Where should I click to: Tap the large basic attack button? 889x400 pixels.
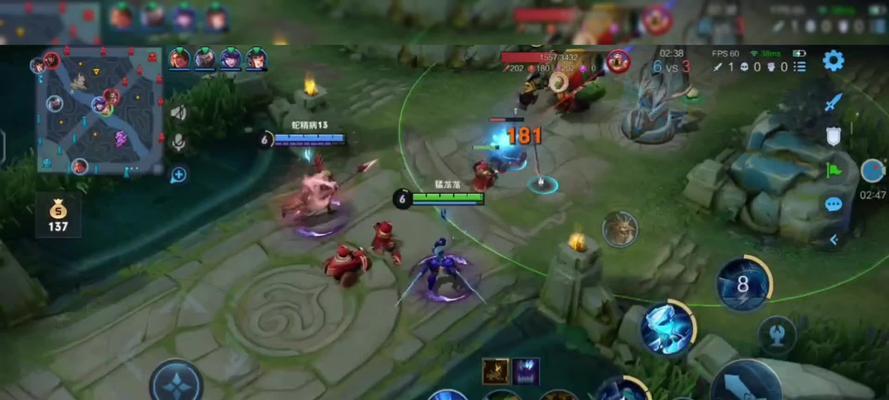[745, 385]
